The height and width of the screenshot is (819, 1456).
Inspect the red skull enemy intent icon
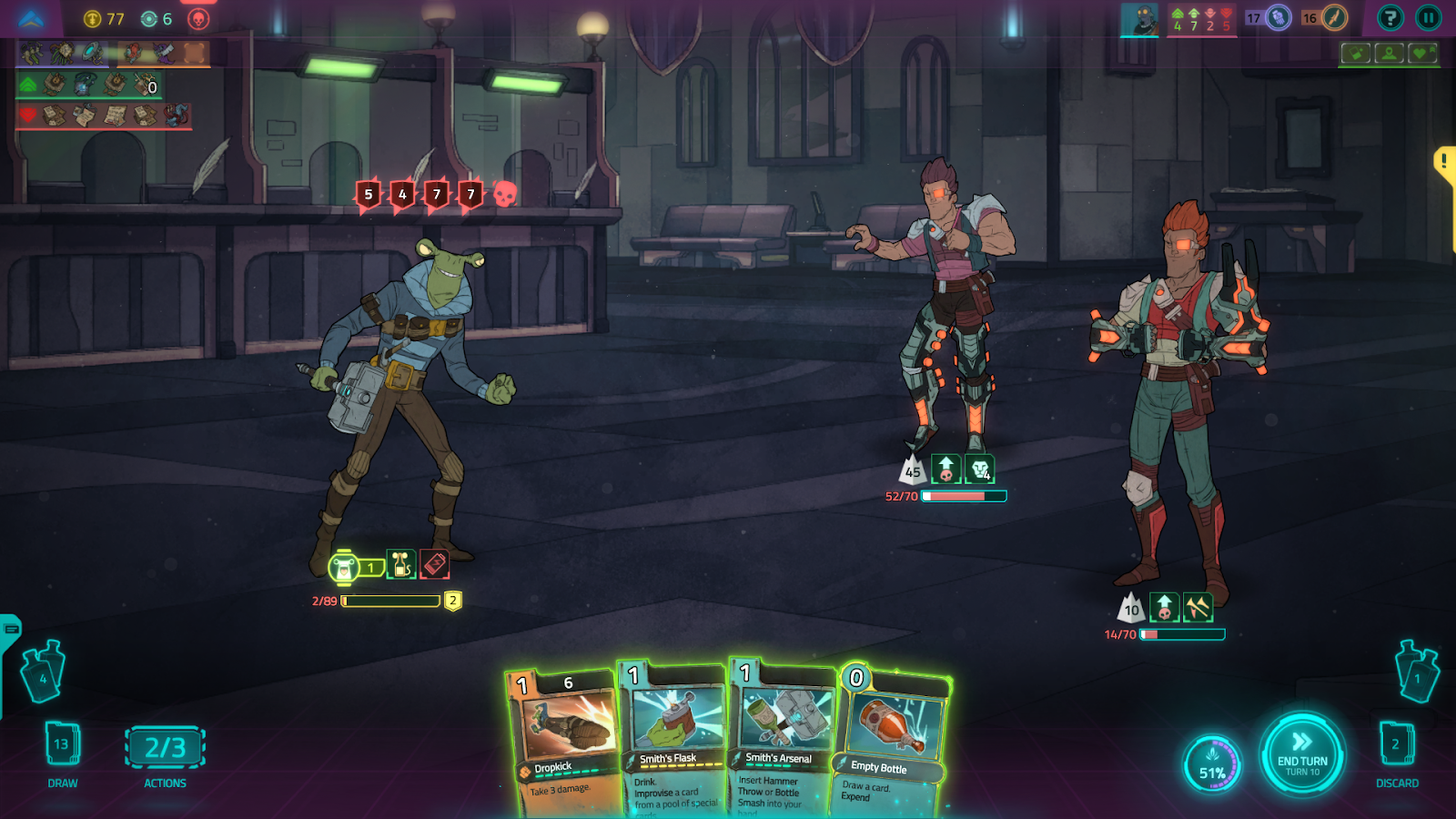click(505, 193)
